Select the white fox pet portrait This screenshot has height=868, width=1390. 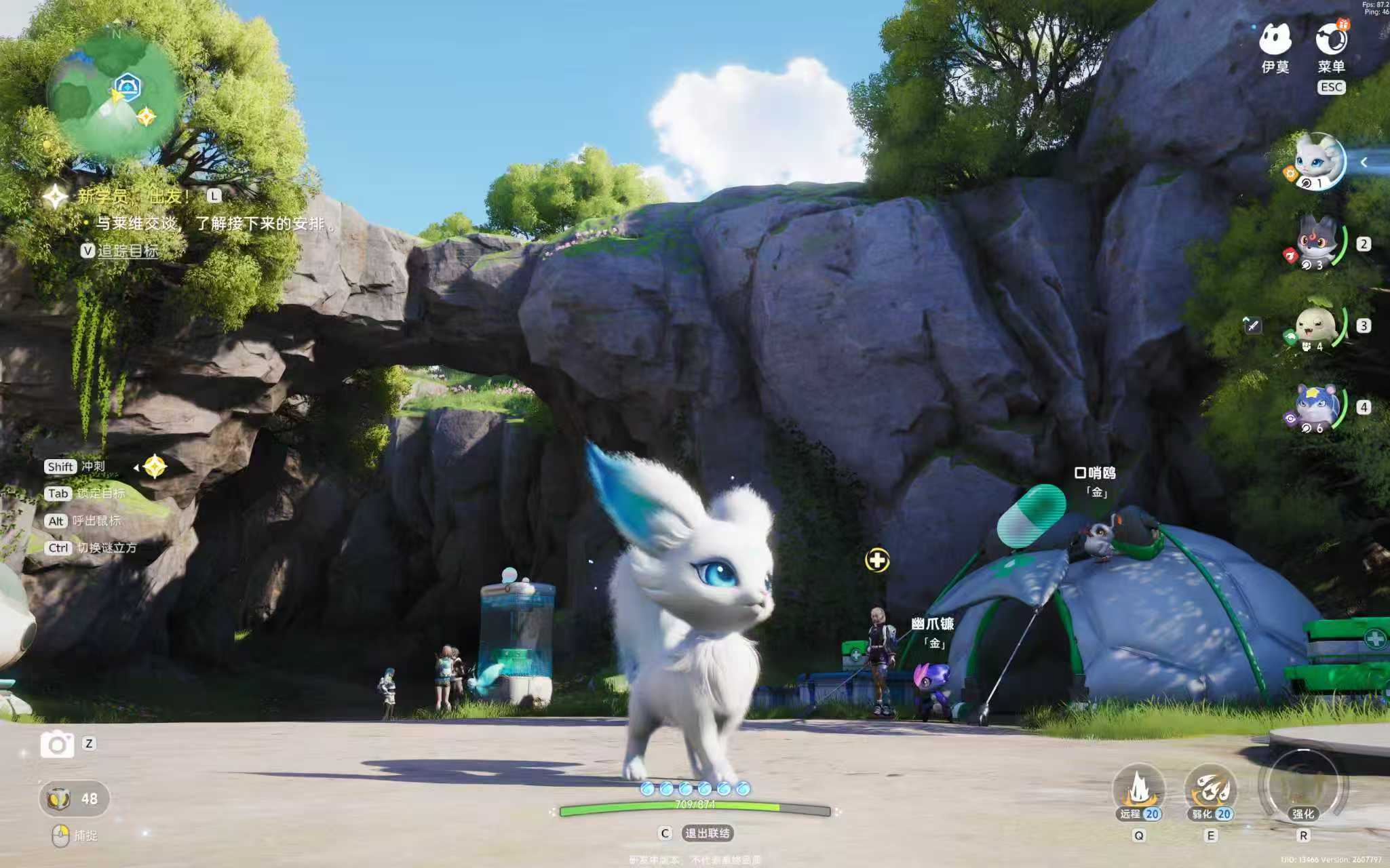(x=1317, y=161)
